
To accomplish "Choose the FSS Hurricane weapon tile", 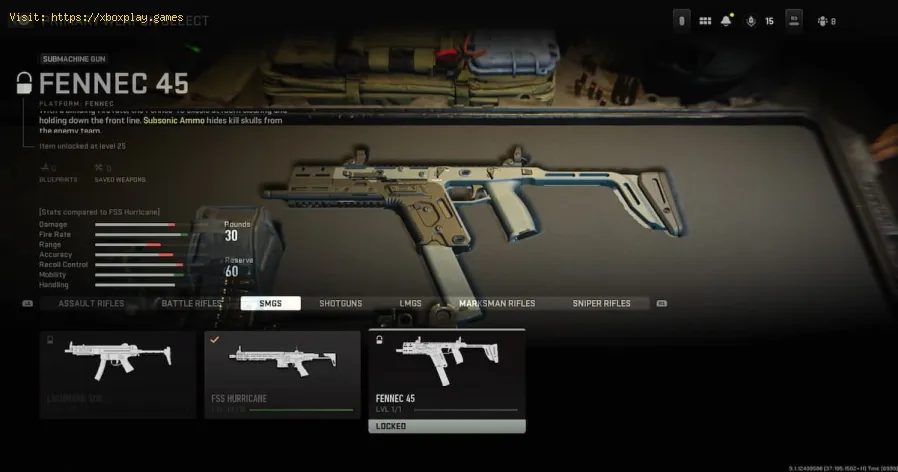I will pos(282,374).
